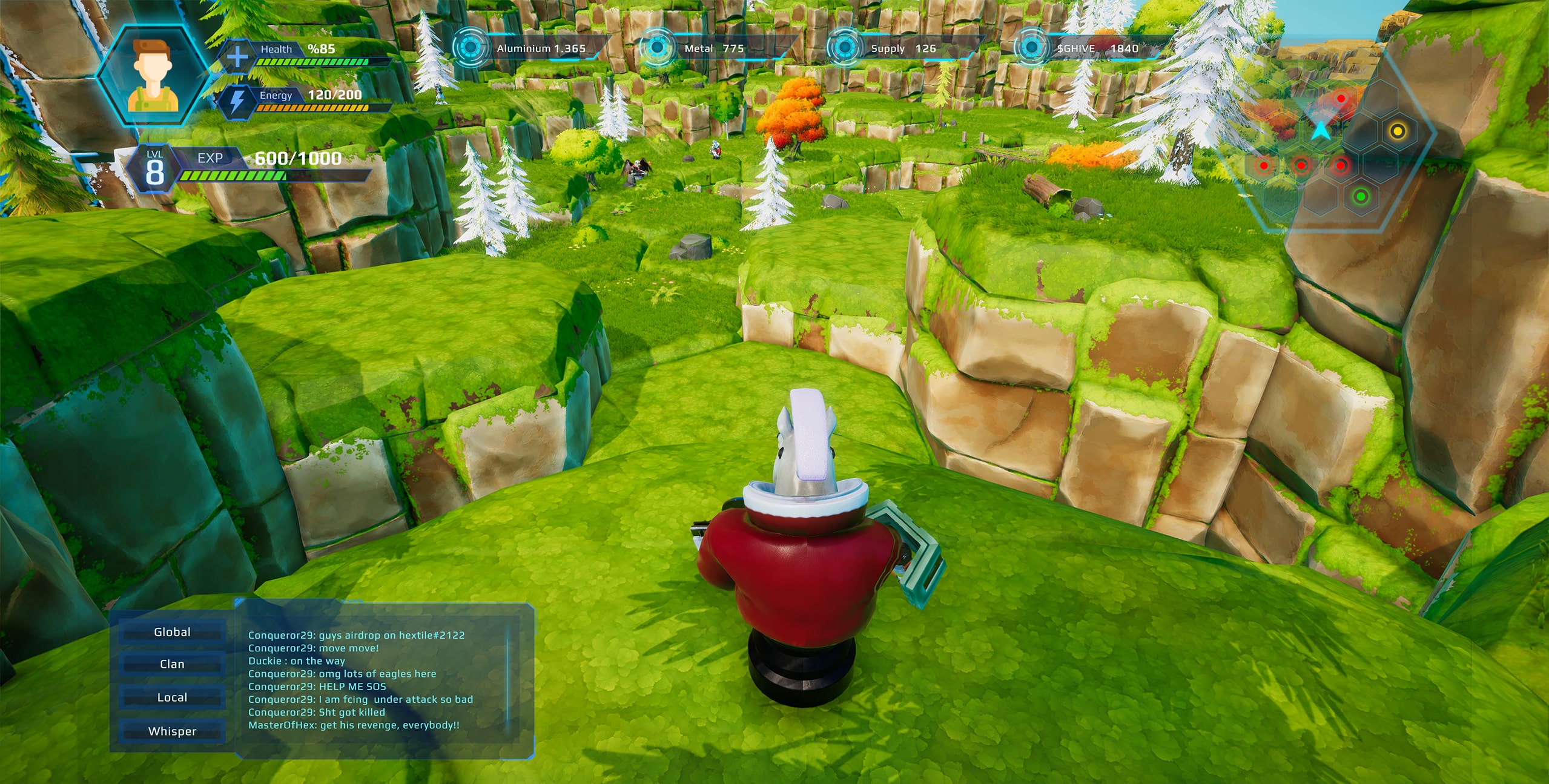Viewport: 1549px width, 784px height.
Task: Click the level 8 badge
Action: [x=154, y=169]
